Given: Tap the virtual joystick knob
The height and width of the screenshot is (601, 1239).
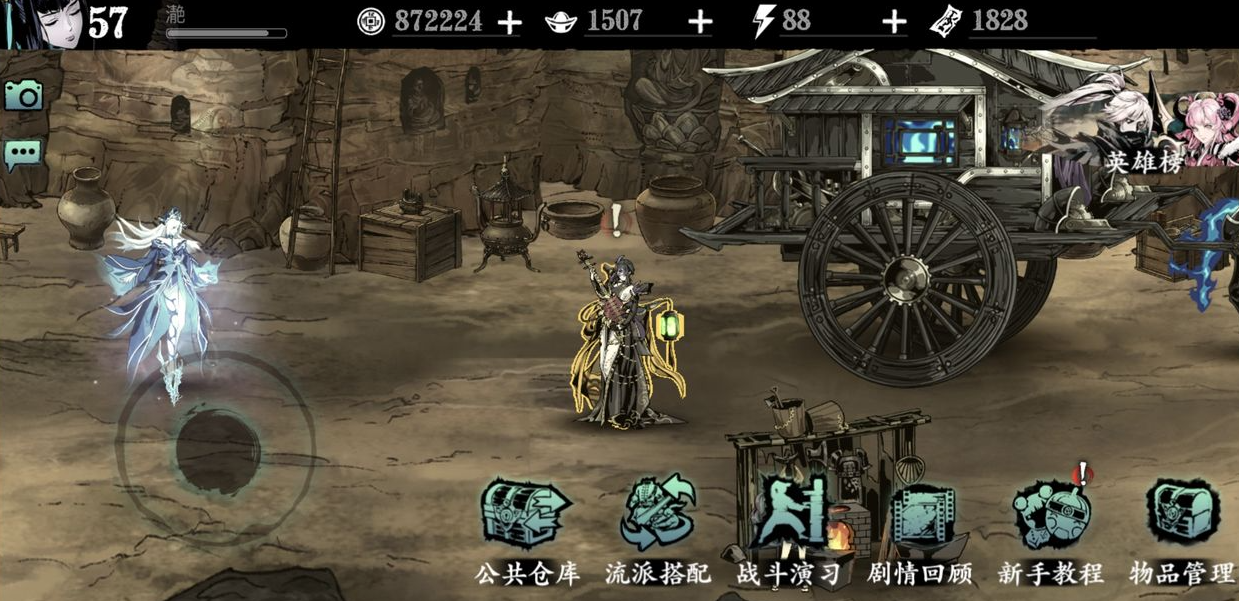Looking at the screenshot, I should (x=218, y=449).
